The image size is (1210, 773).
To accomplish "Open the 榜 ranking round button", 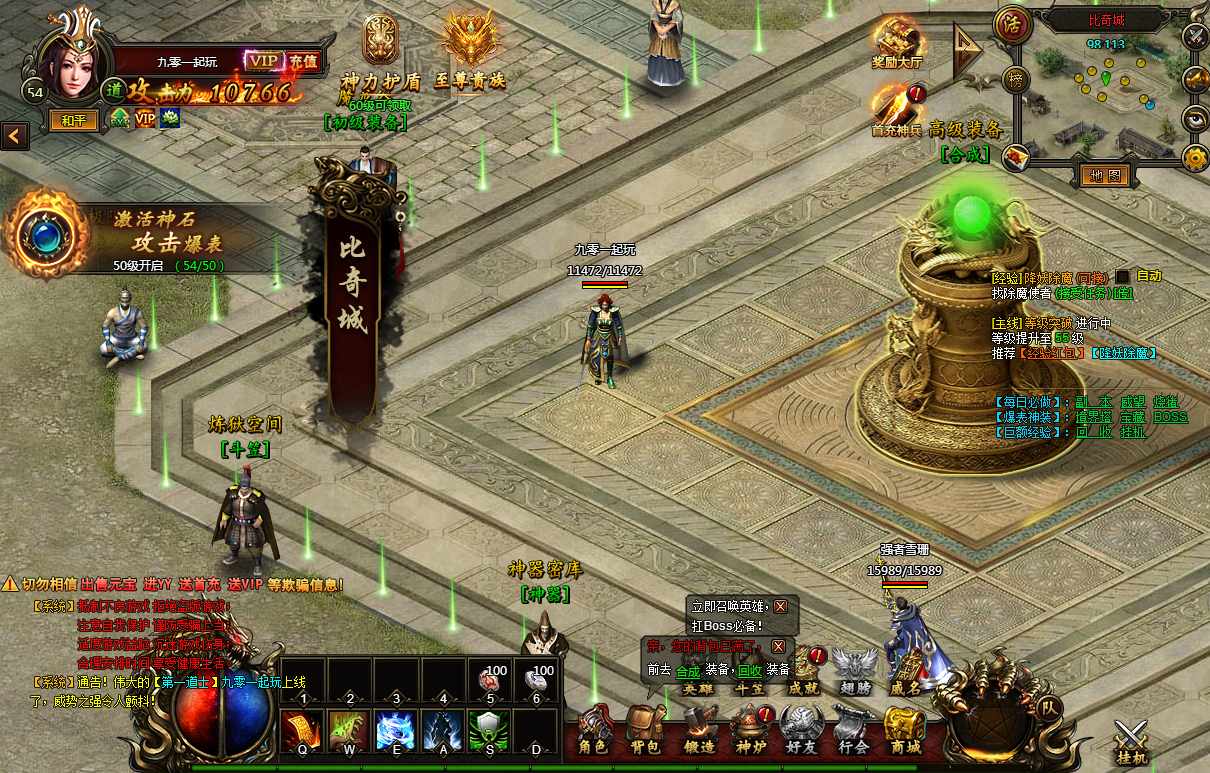I will 1016,81.
